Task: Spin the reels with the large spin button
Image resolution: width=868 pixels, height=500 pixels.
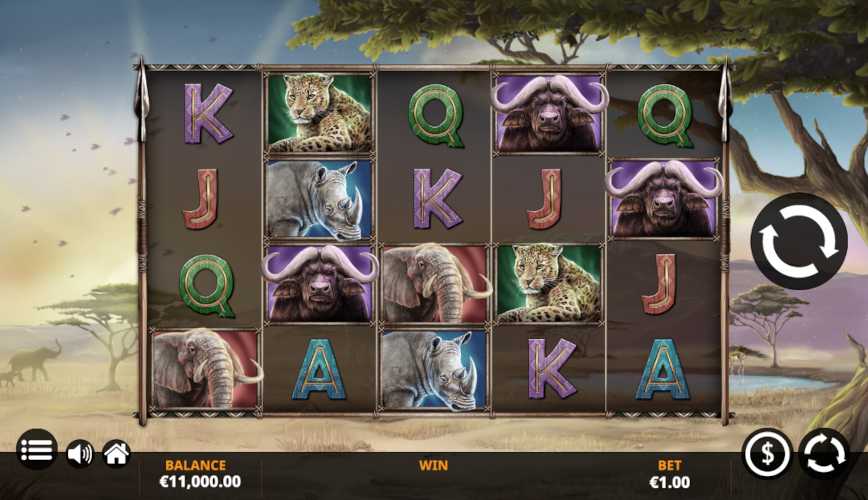Action: 798,241
